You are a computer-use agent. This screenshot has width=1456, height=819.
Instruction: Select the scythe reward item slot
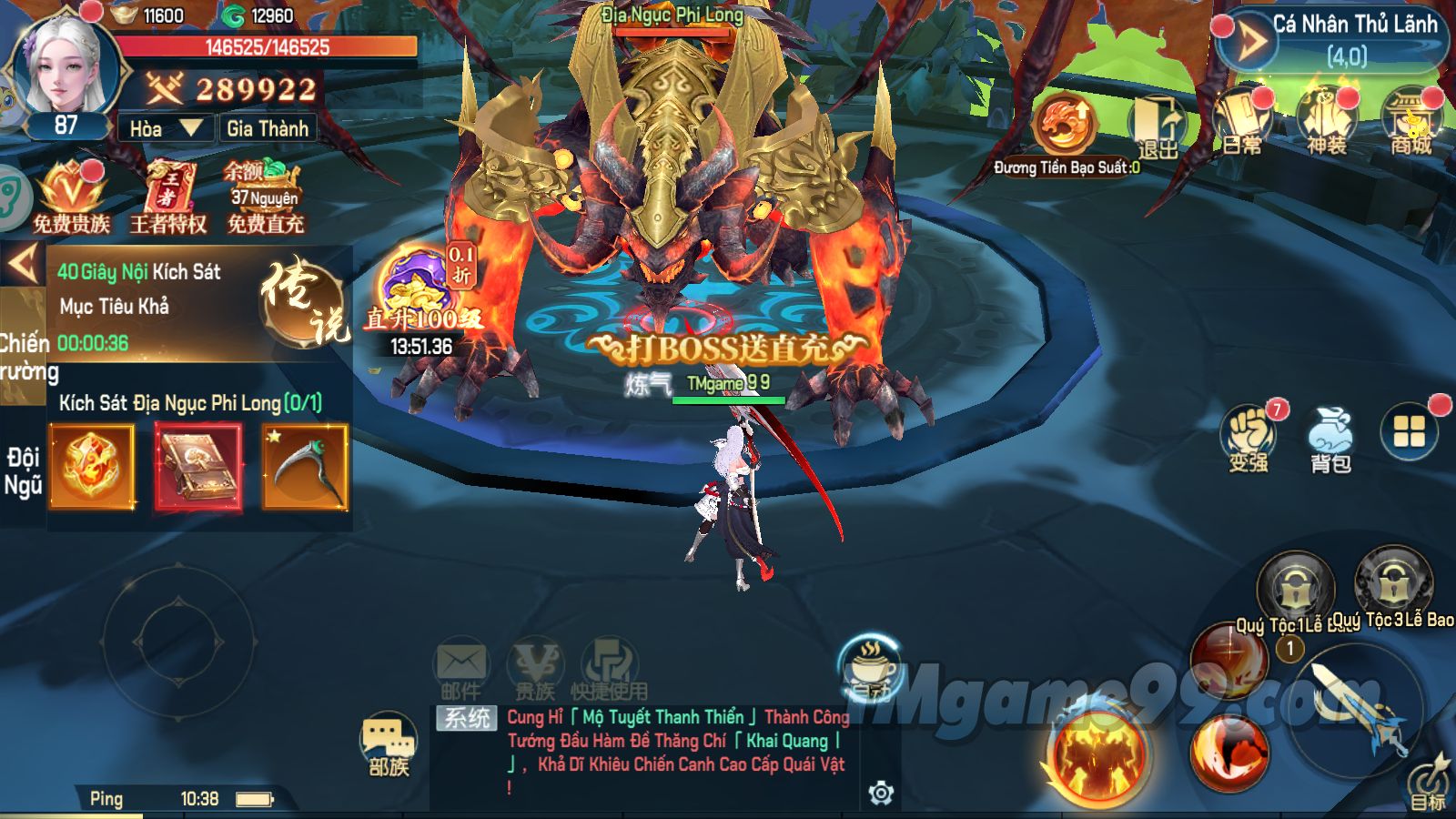(x=306, y=468)
